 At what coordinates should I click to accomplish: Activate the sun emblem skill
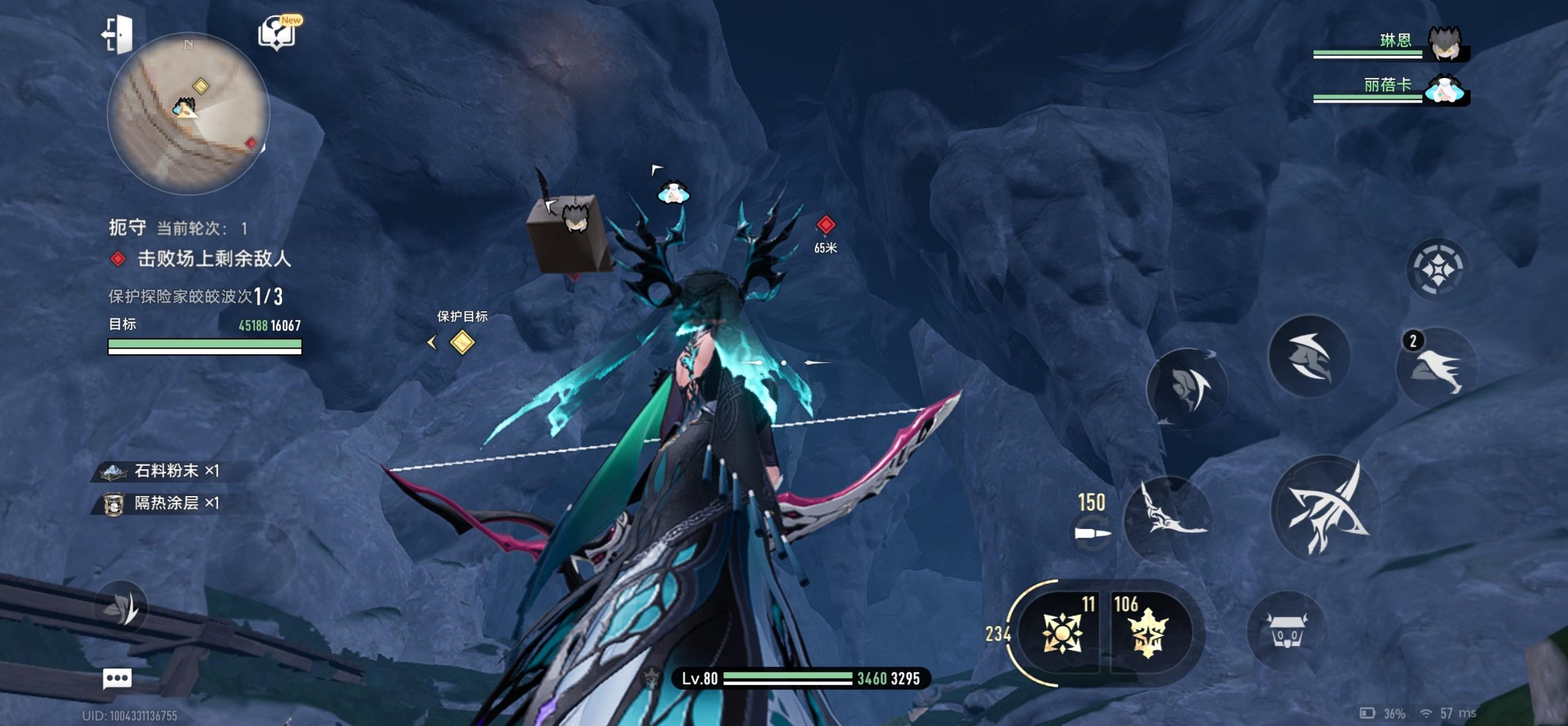pyautogui.click(x=1061, y=633)
